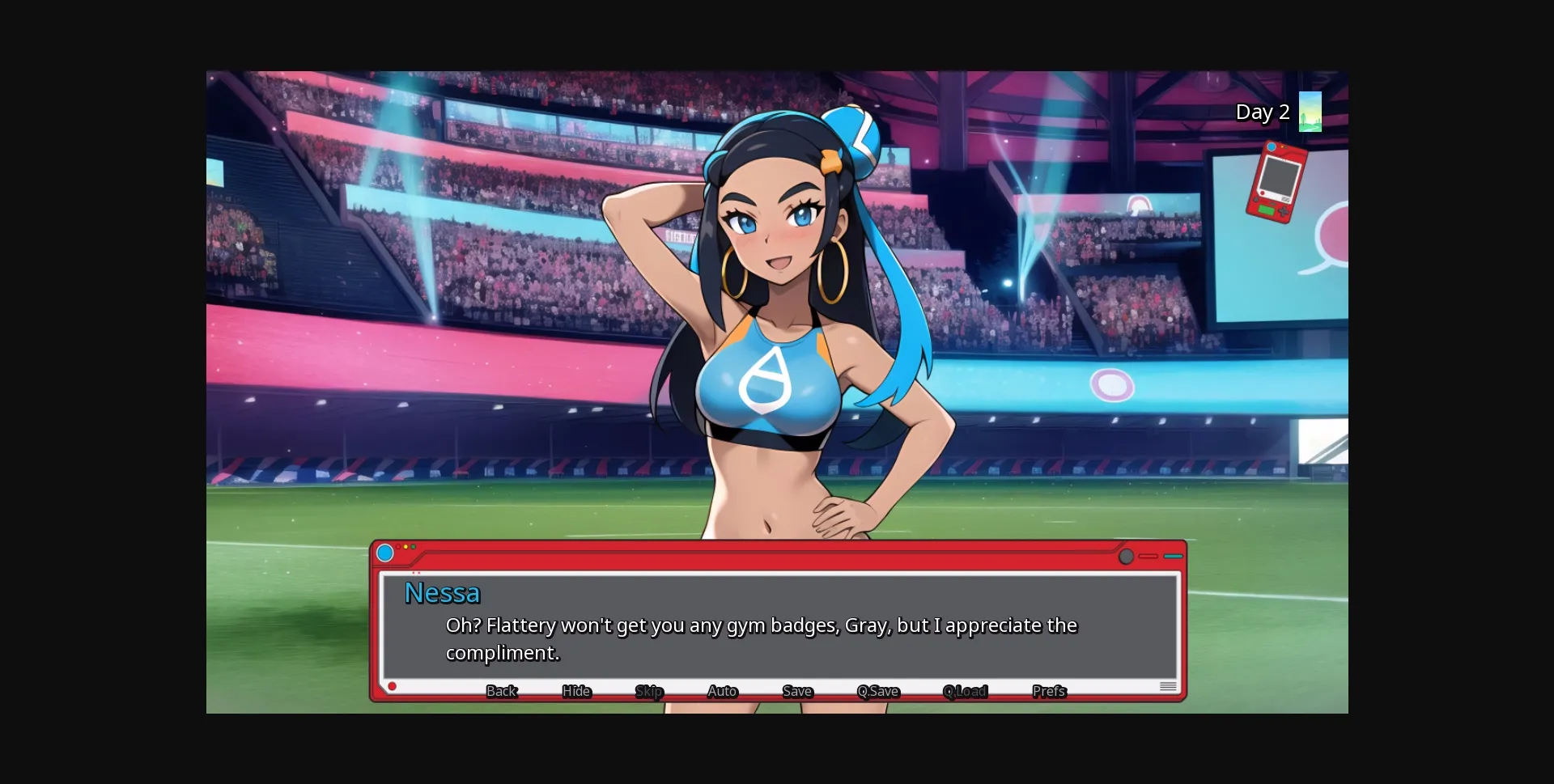Click the small yellow status dot near the blue lens
The image size is (1554, 784).
tap(405, 546)
